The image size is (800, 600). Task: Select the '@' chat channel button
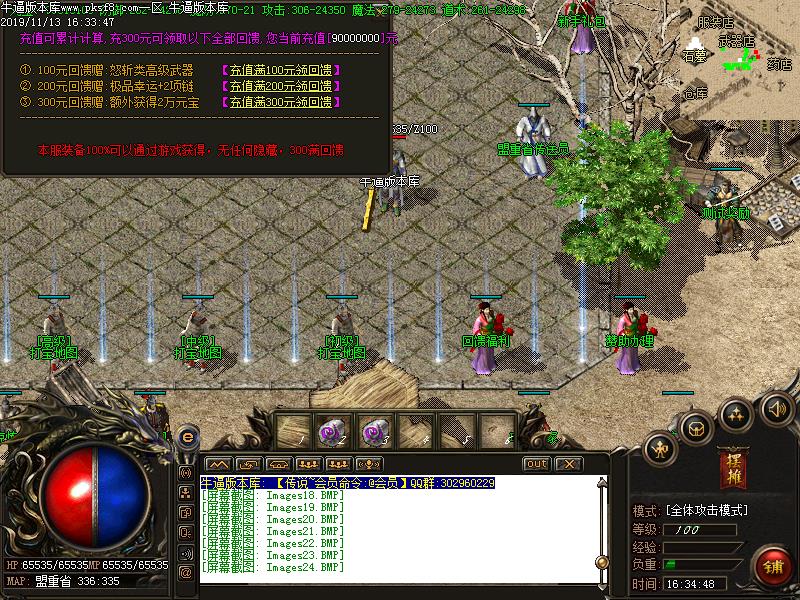point(185,572)
